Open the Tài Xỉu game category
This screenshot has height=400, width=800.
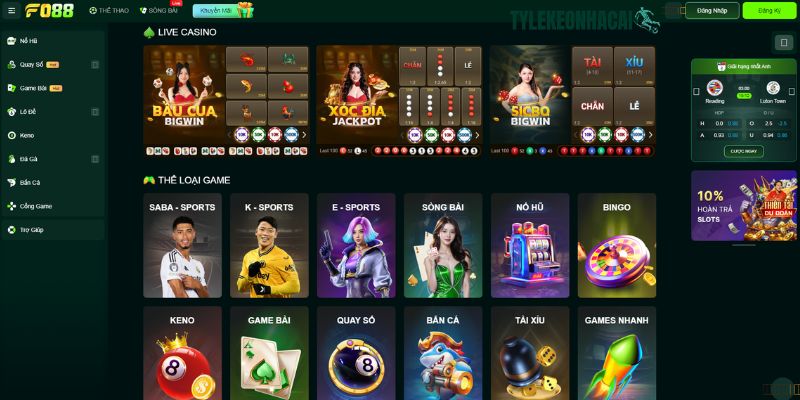530,352
